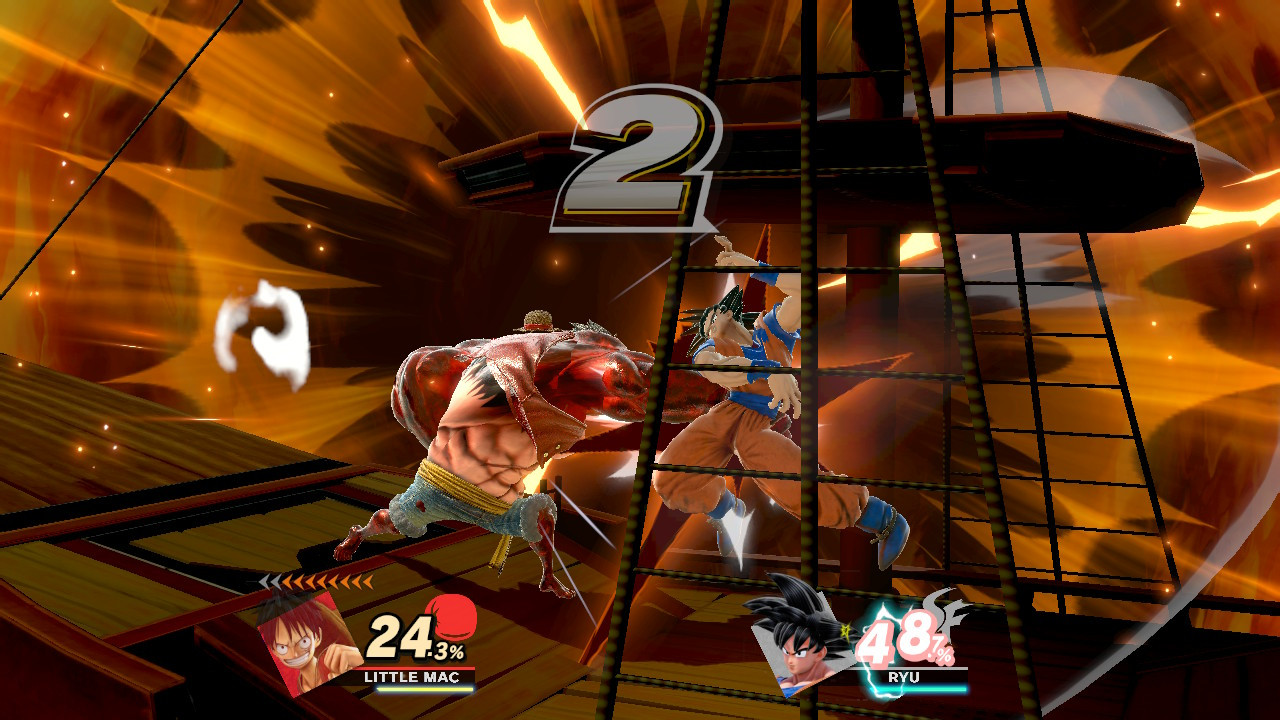Viewport: 1280px width, 720px height.
Task: Click the yellow stun star near Goku's head
Action: 844,630
